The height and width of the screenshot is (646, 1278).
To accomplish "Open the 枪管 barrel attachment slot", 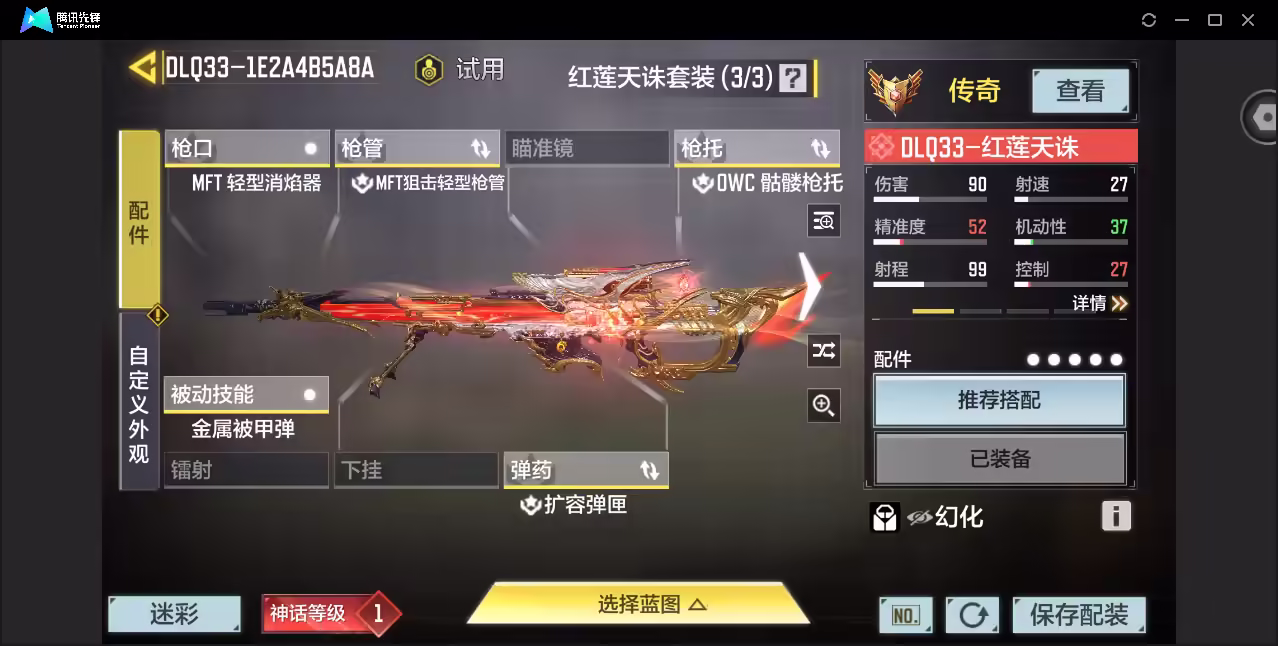I will [x=416, y=148].
